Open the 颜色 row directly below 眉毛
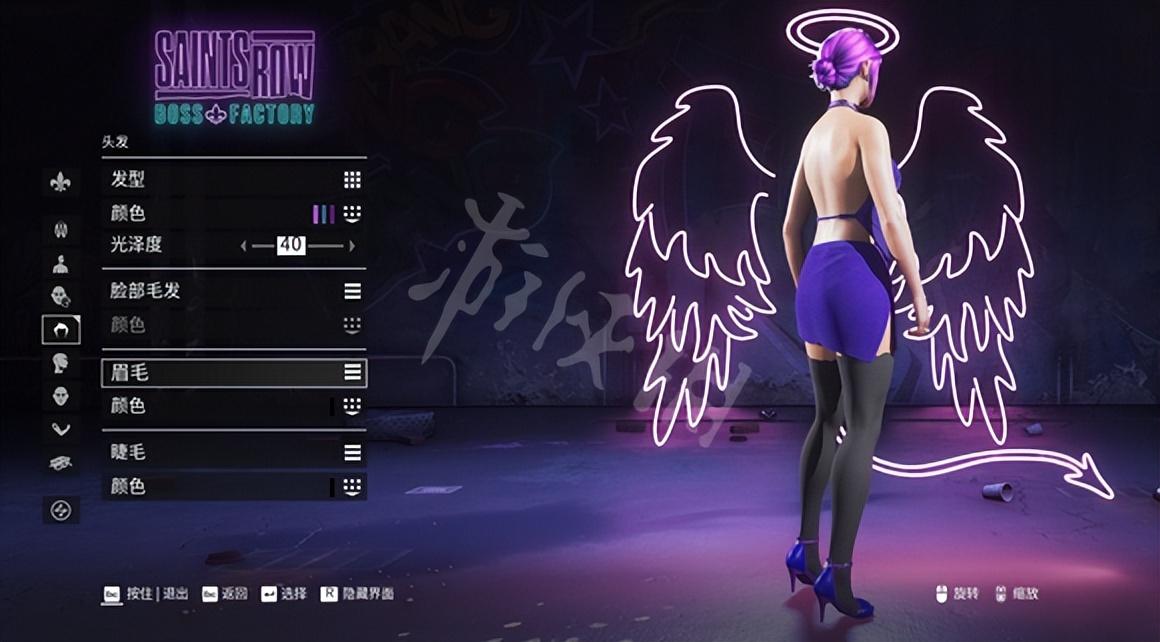The height and width of the screenshot is (642, 1160). coord(234,406)
